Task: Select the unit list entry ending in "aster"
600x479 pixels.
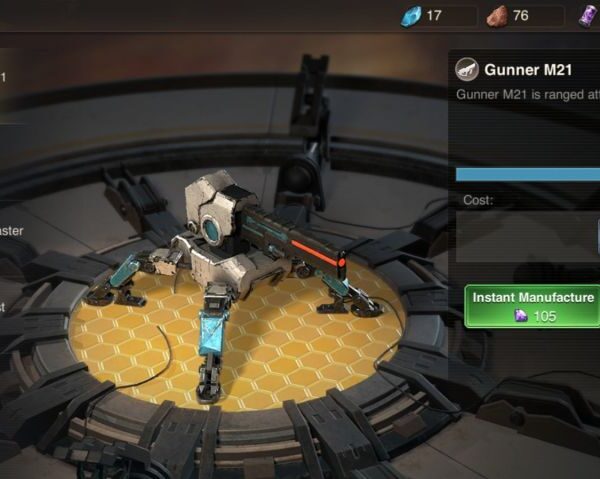Action: [10, 231]
